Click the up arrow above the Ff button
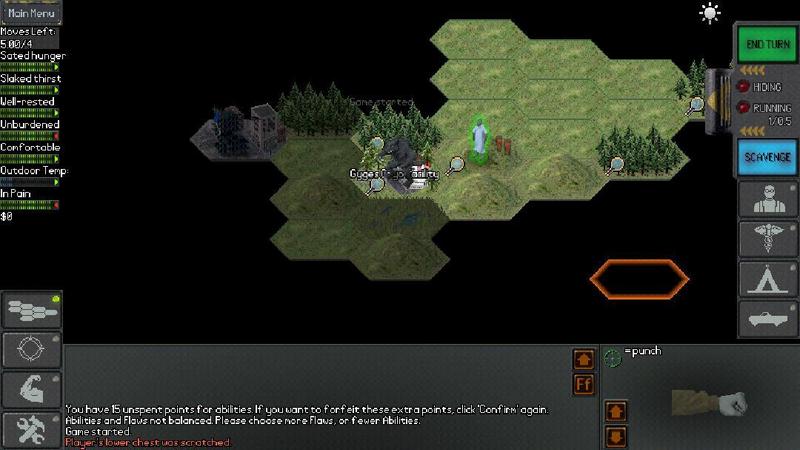Viewport: 800px width, 450px height. pyautogui.click(x=584, y=359)
